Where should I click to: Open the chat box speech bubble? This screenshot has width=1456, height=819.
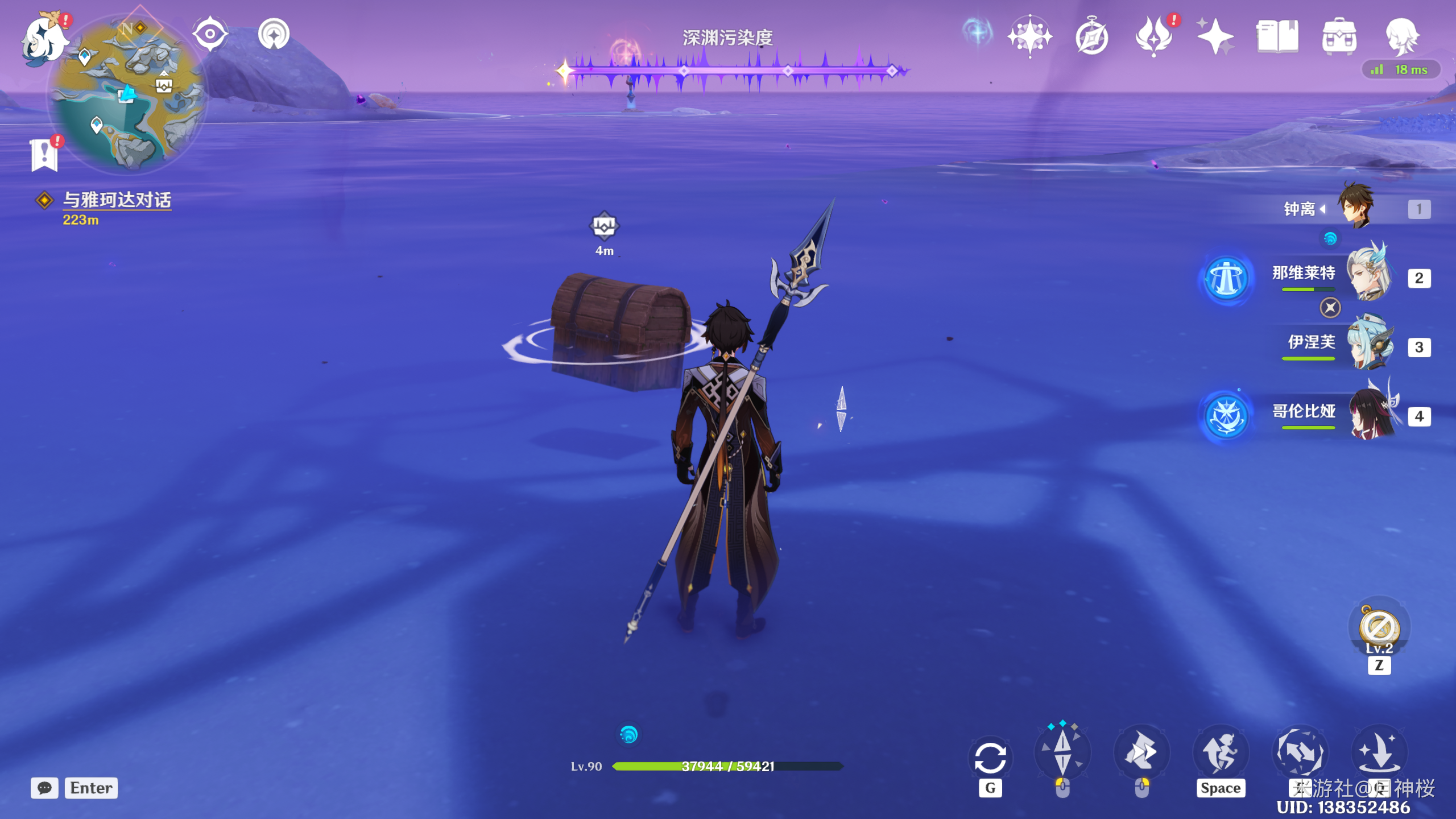click(x=44, y=788)
